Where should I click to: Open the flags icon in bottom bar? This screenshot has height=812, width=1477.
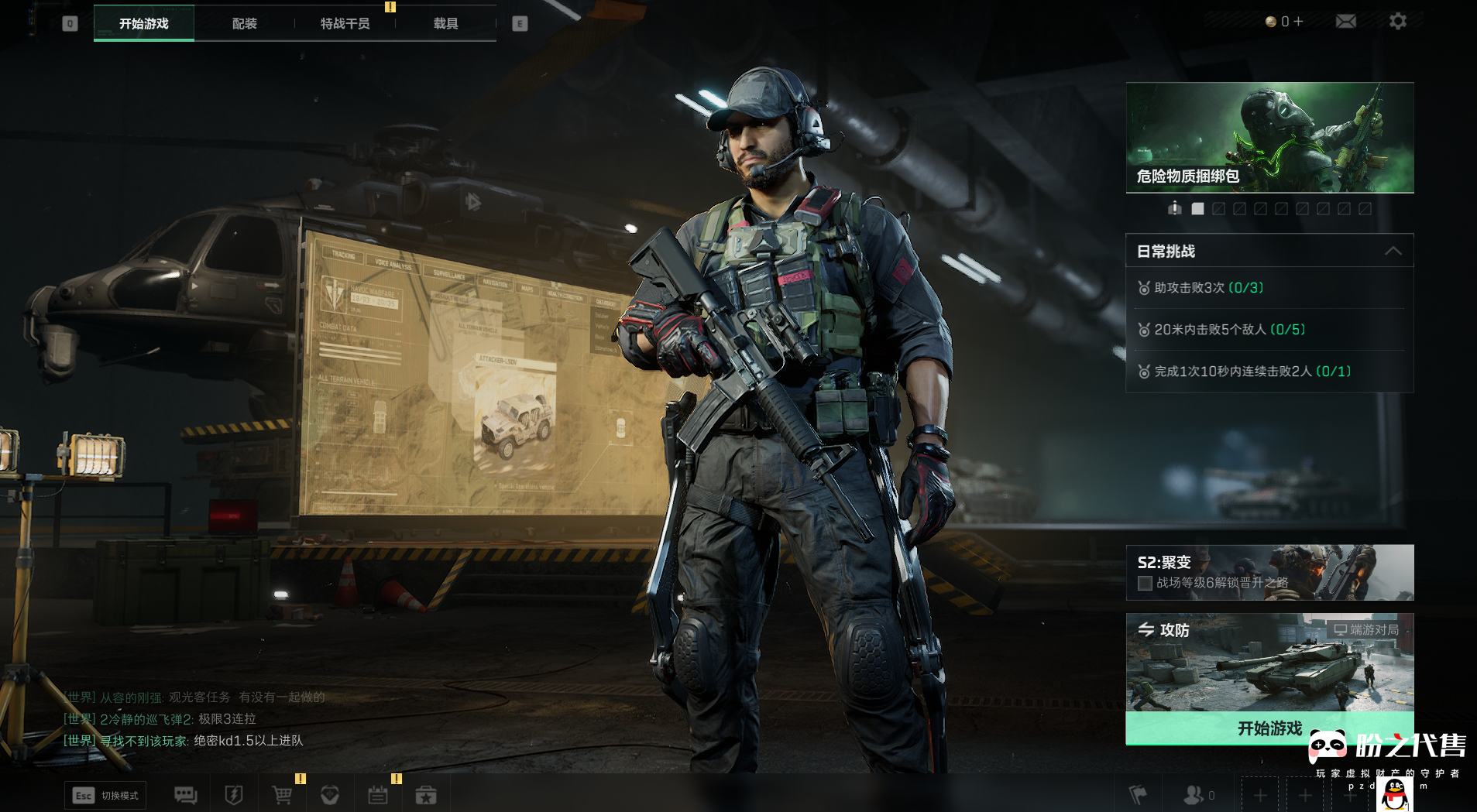coord(1138,795)
